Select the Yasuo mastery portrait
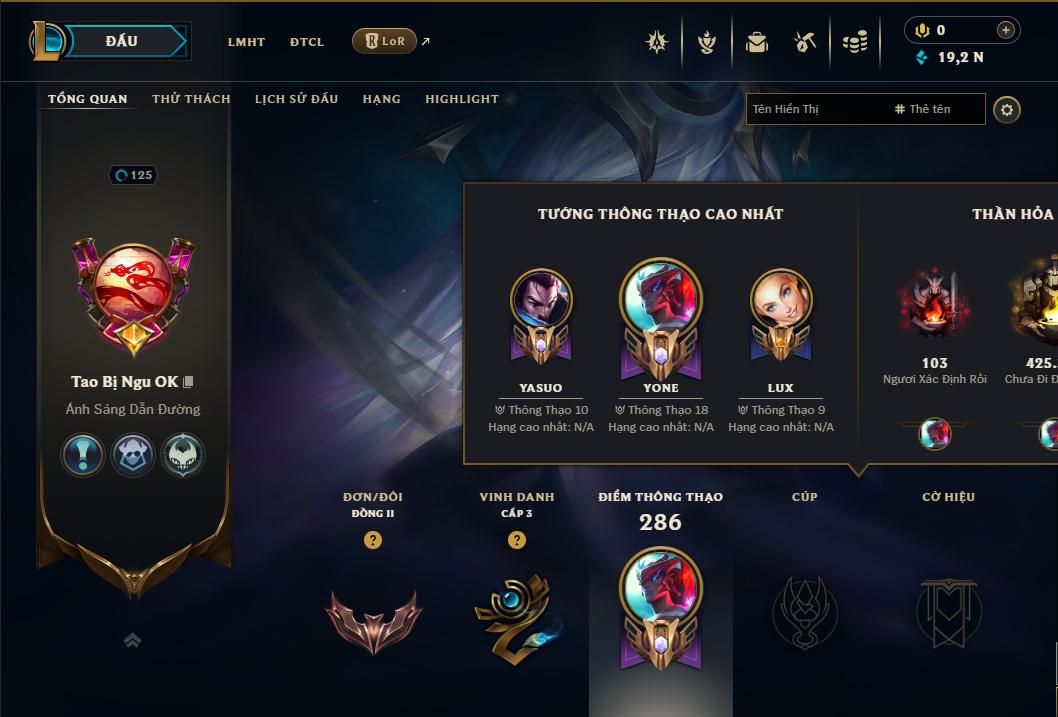The height and width of the screenshot is (717, 1058). pyautogui.click(x=541, y=300)
